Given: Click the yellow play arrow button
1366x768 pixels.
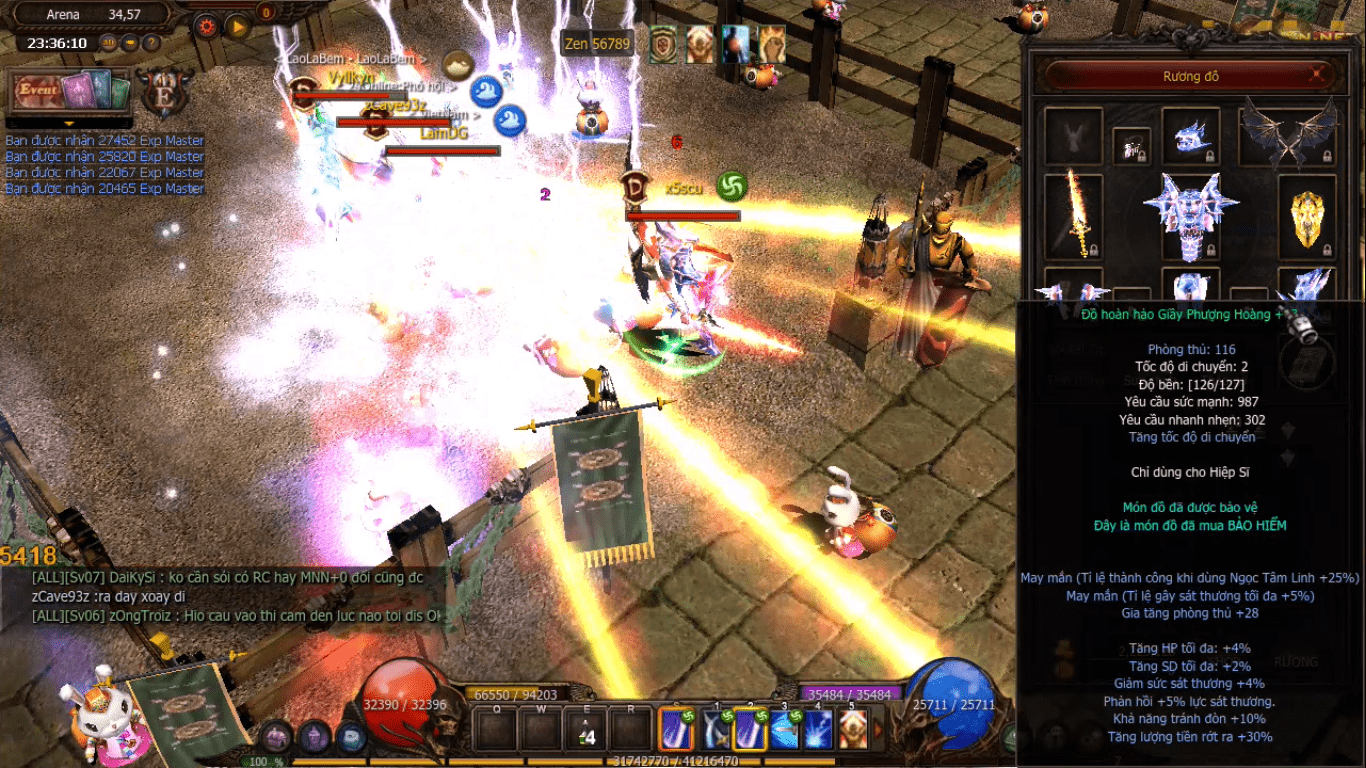Looking at the screenshot, I should [x=237, y=26].
